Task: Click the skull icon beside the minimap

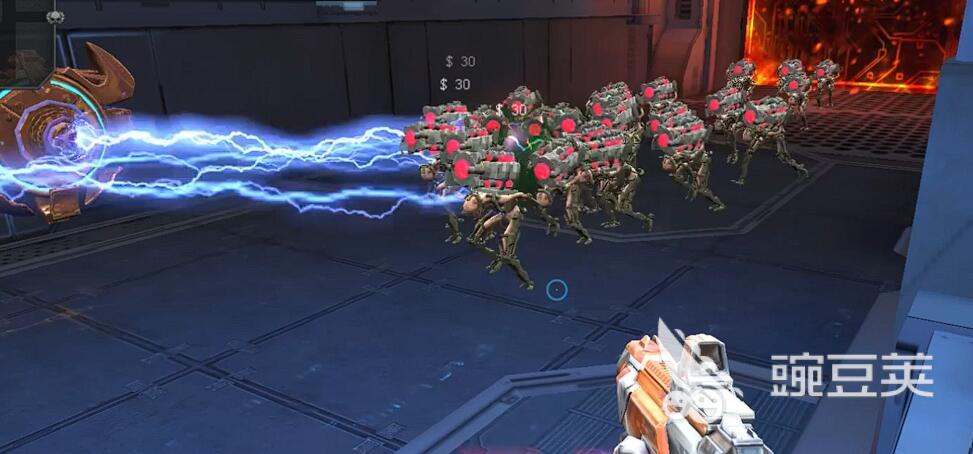Action: point(56,16)
